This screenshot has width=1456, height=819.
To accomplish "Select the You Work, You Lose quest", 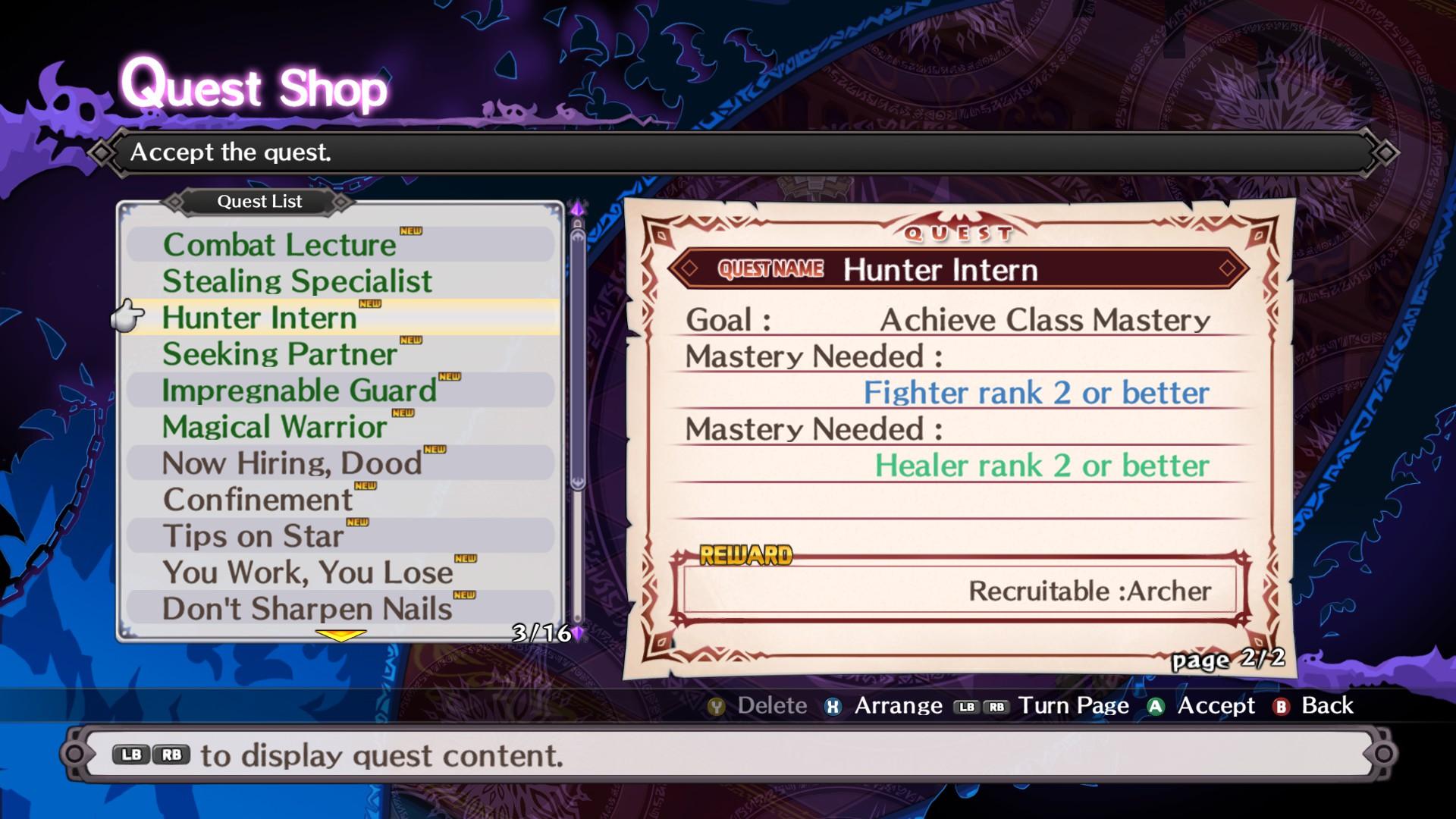I will click(x=307, y=573).
